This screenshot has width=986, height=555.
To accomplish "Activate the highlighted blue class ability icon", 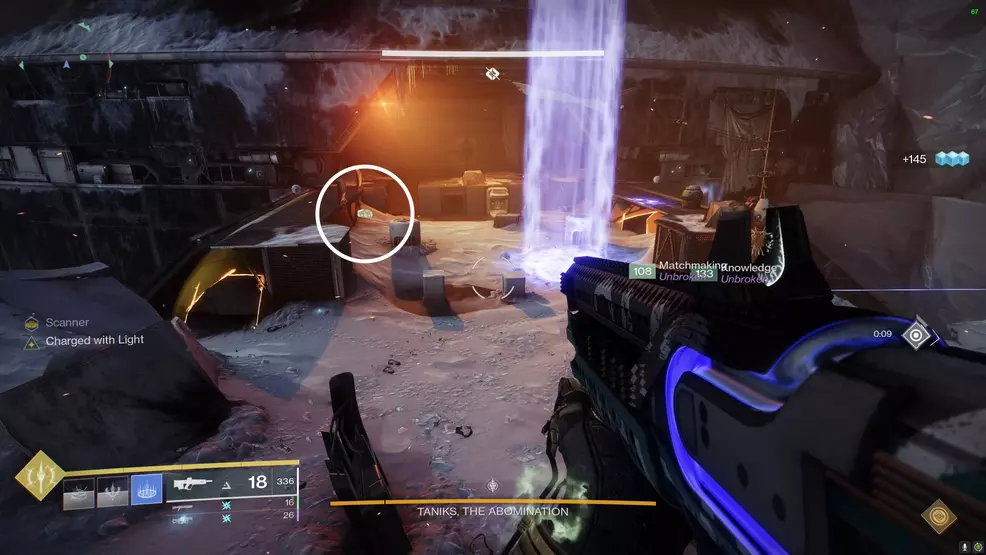I will pyautogui.click(x=147, y=489).
